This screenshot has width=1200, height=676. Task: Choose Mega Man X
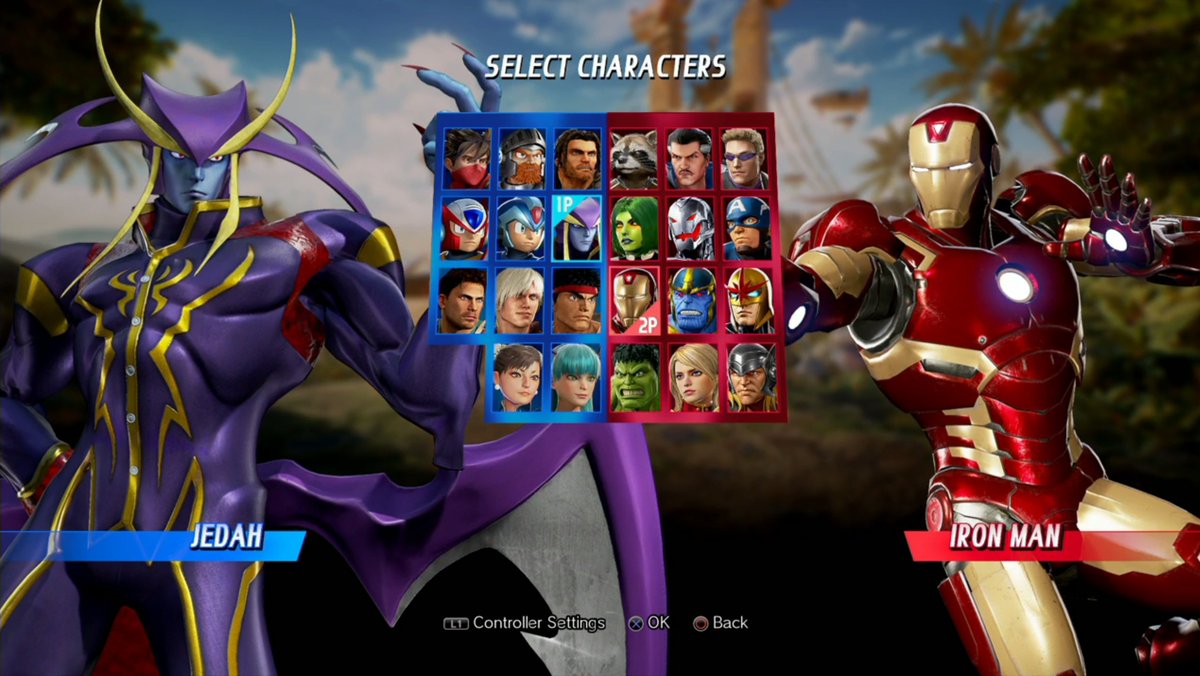click(521, 228)
